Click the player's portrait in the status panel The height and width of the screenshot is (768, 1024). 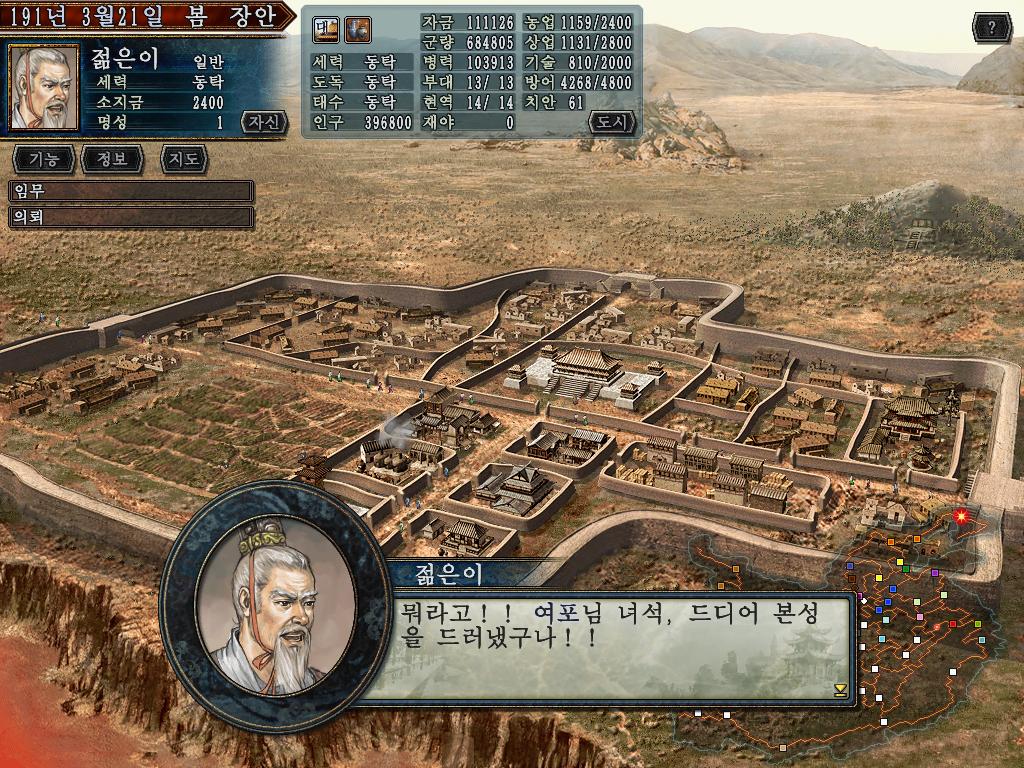pyautogui.click(x=44, y=88)
